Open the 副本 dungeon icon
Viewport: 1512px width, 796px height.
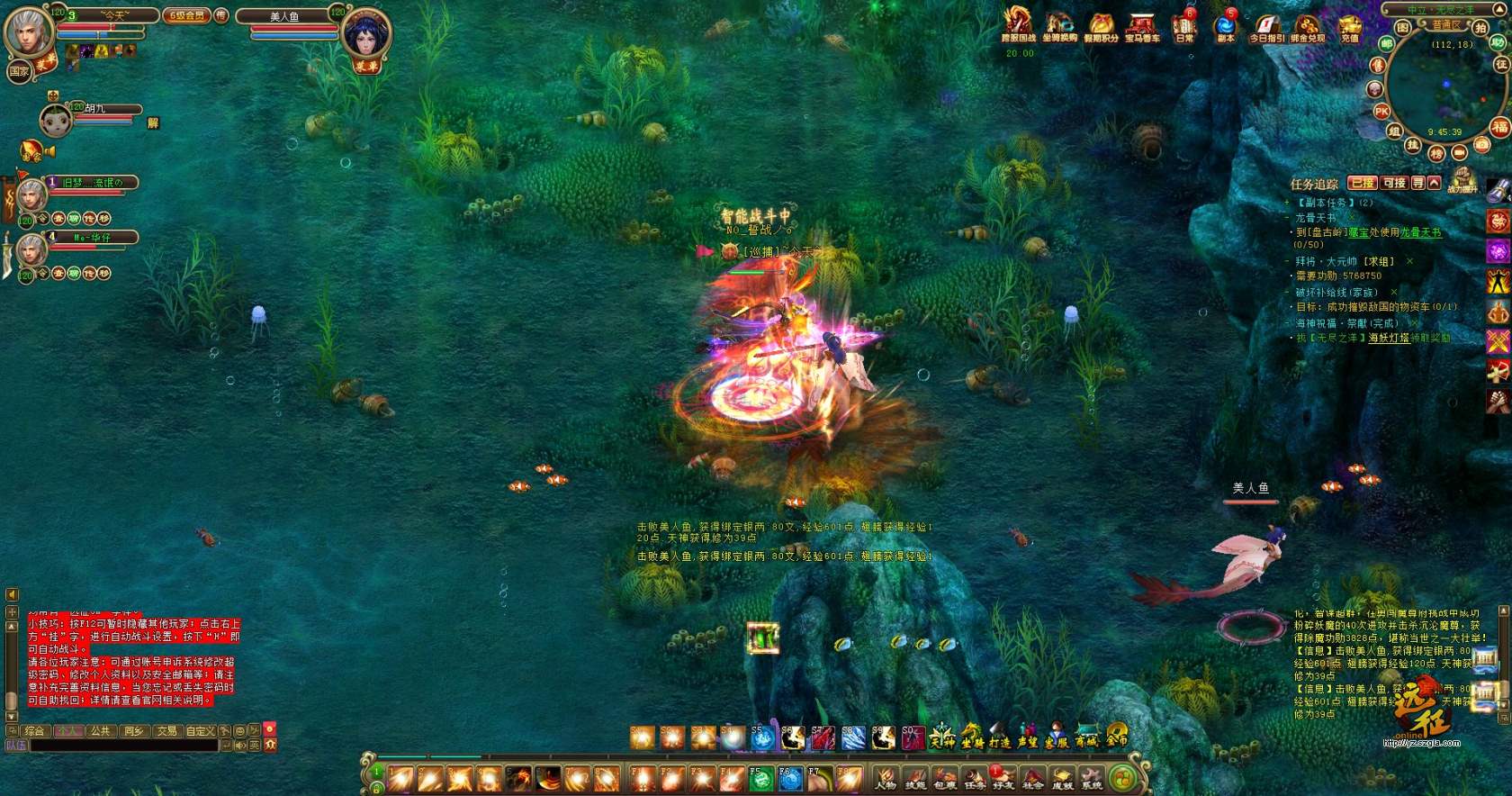tap(1225, 26)
